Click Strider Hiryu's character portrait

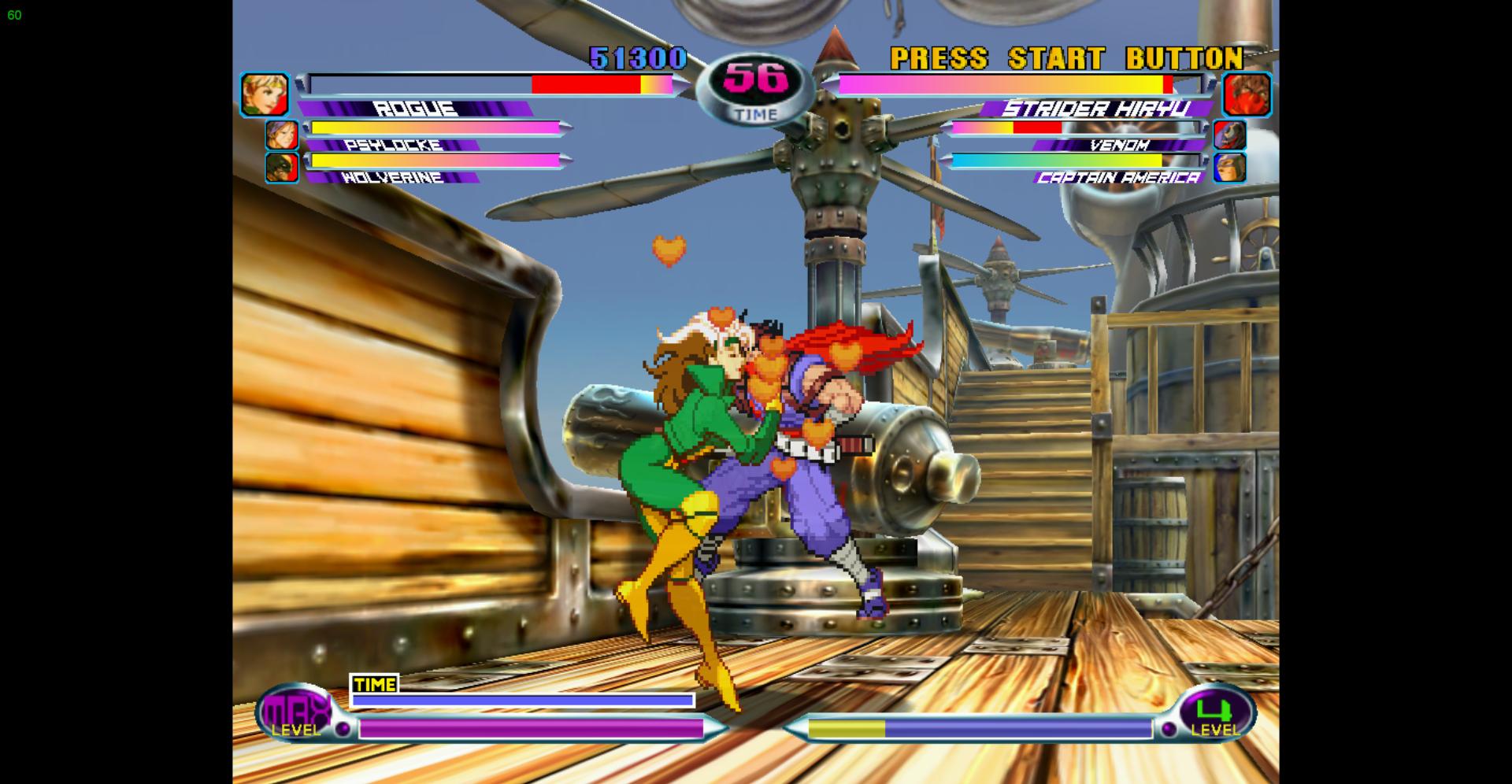click(x=1247, y=94)
